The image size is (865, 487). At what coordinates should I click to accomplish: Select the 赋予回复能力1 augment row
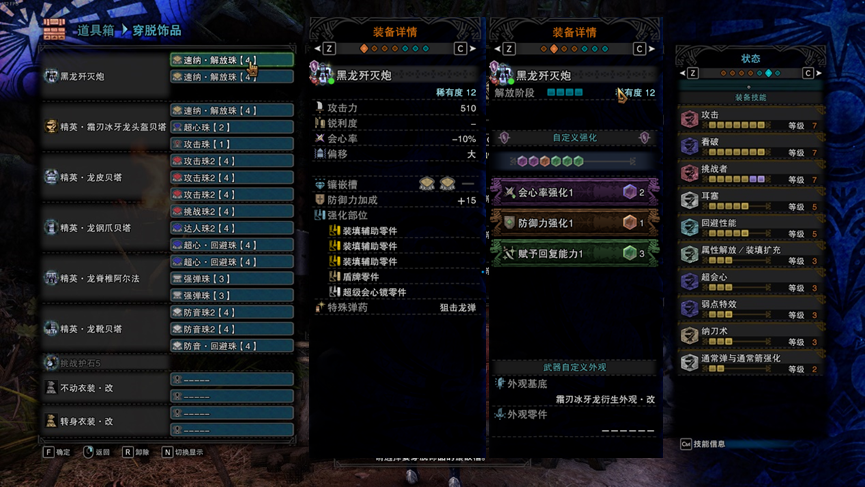pyautogui.click(x=574, y=253)
